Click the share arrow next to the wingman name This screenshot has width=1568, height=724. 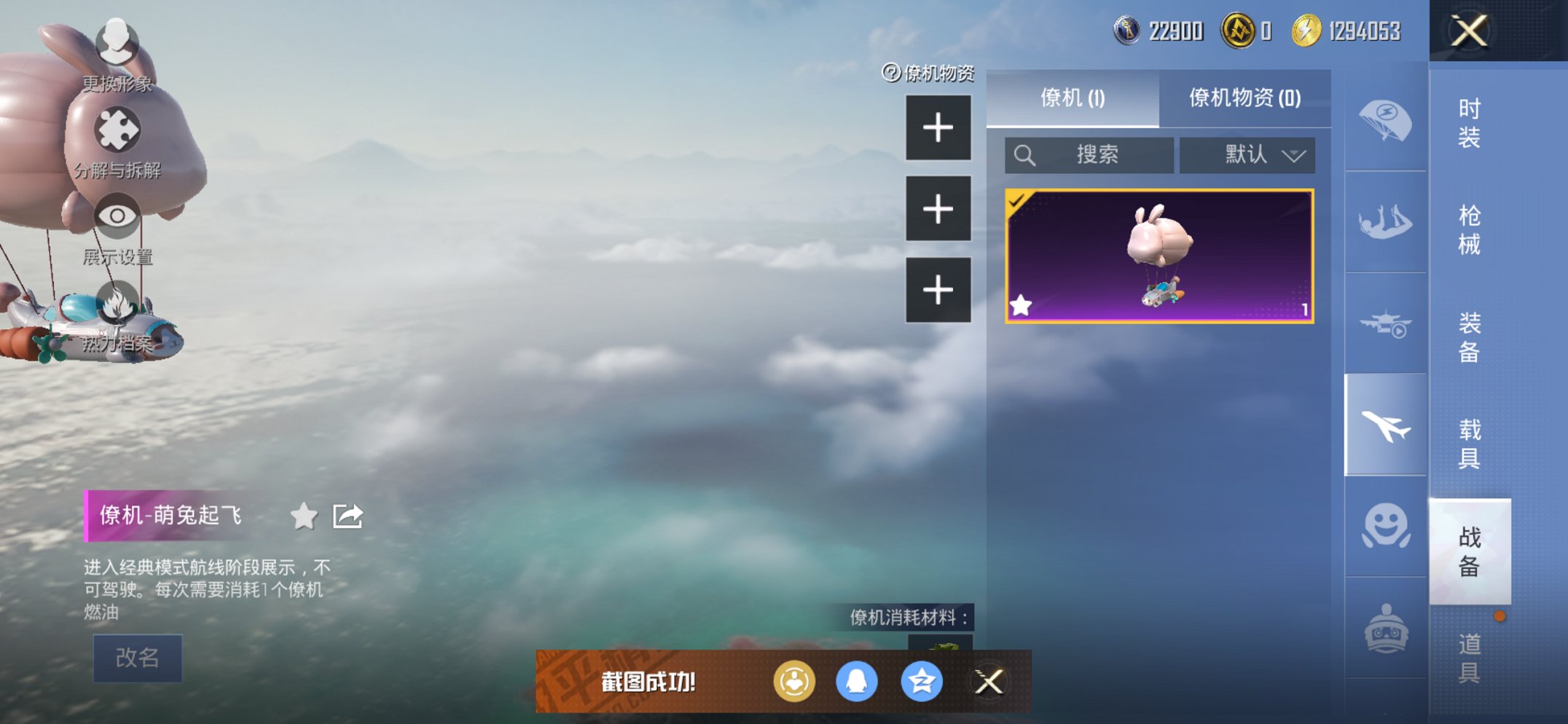(x=348, y=514)
